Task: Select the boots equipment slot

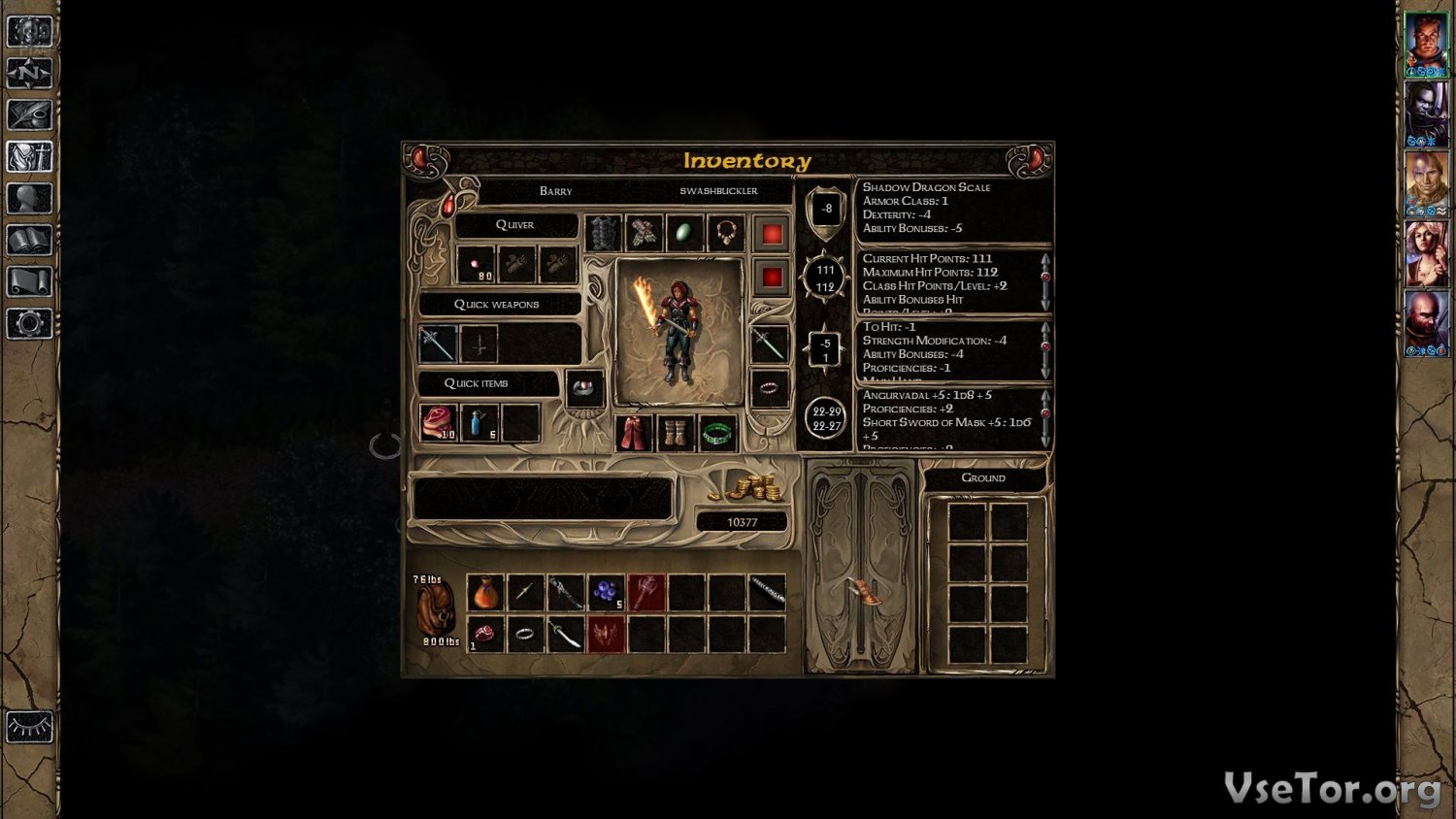Action: coord(676,433)
